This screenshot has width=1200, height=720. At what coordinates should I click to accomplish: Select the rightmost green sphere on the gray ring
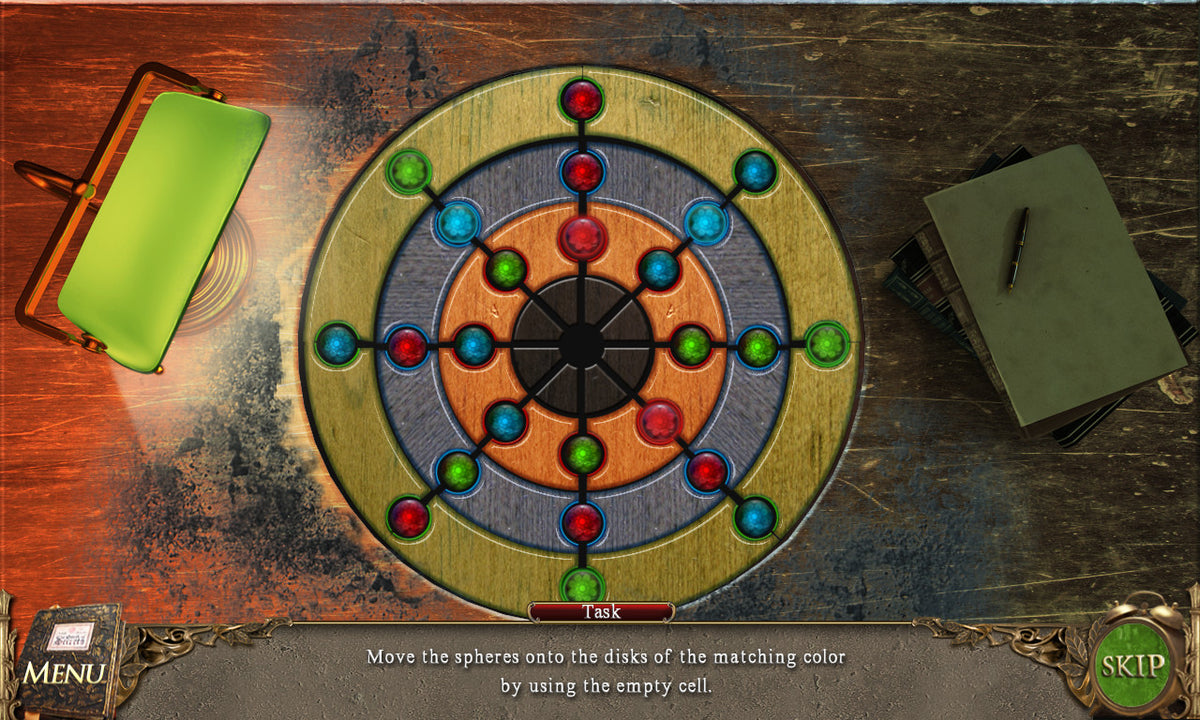click(x=758, y=346)
